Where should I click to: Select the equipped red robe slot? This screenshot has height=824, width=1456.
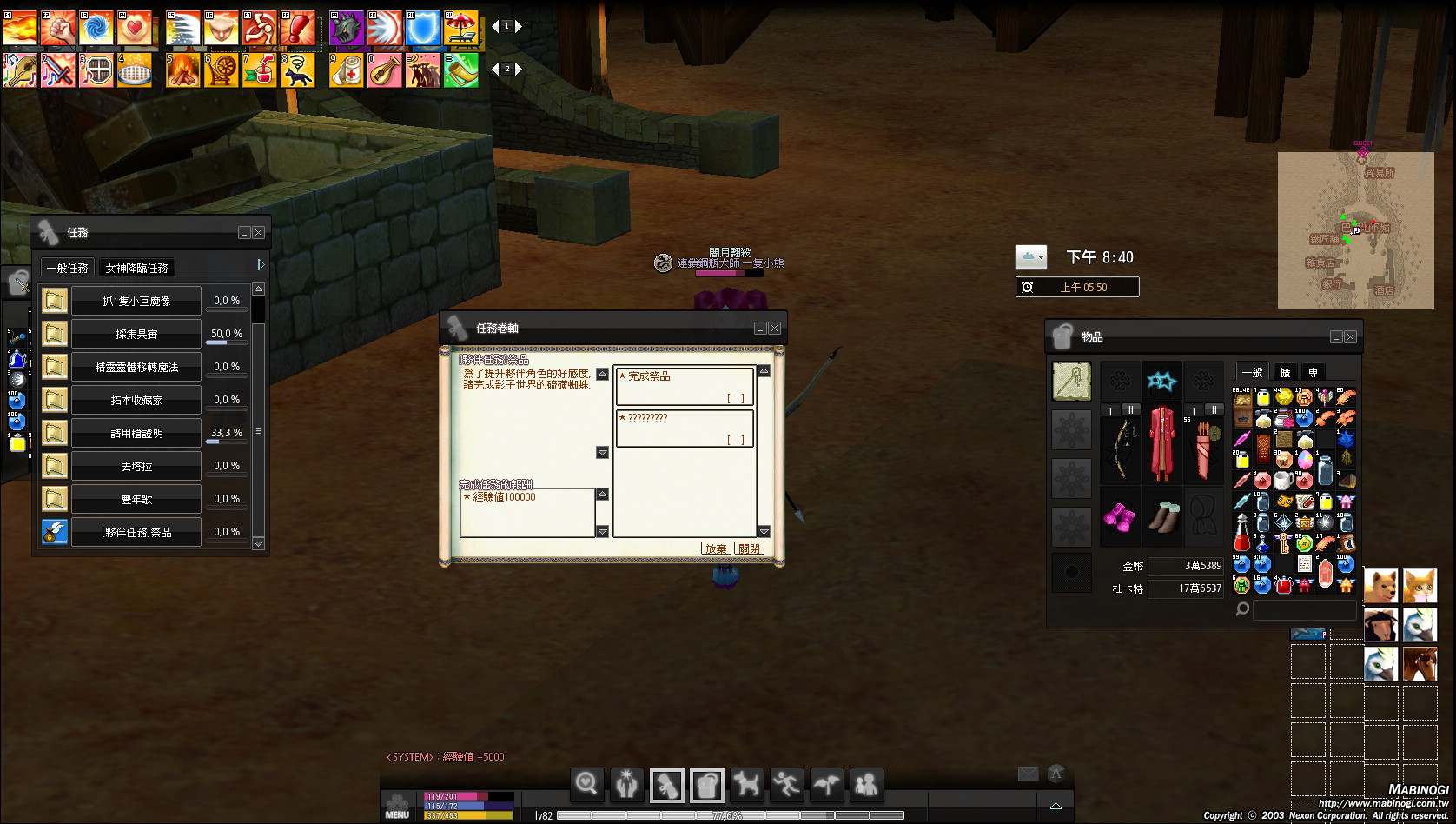[x=1161, y=443]
